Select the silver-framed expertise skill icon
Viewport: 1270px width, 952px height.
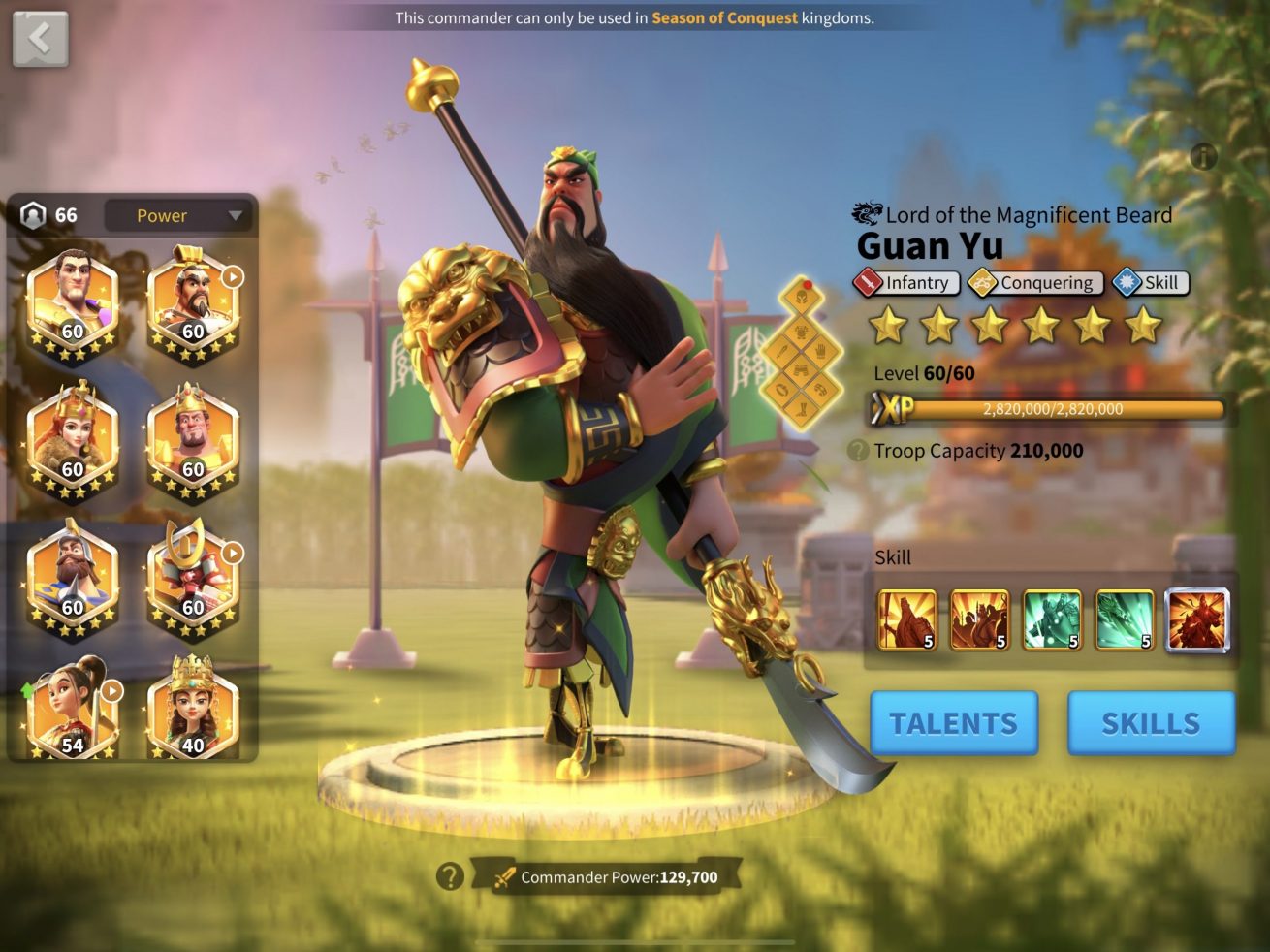[1196, 619]
